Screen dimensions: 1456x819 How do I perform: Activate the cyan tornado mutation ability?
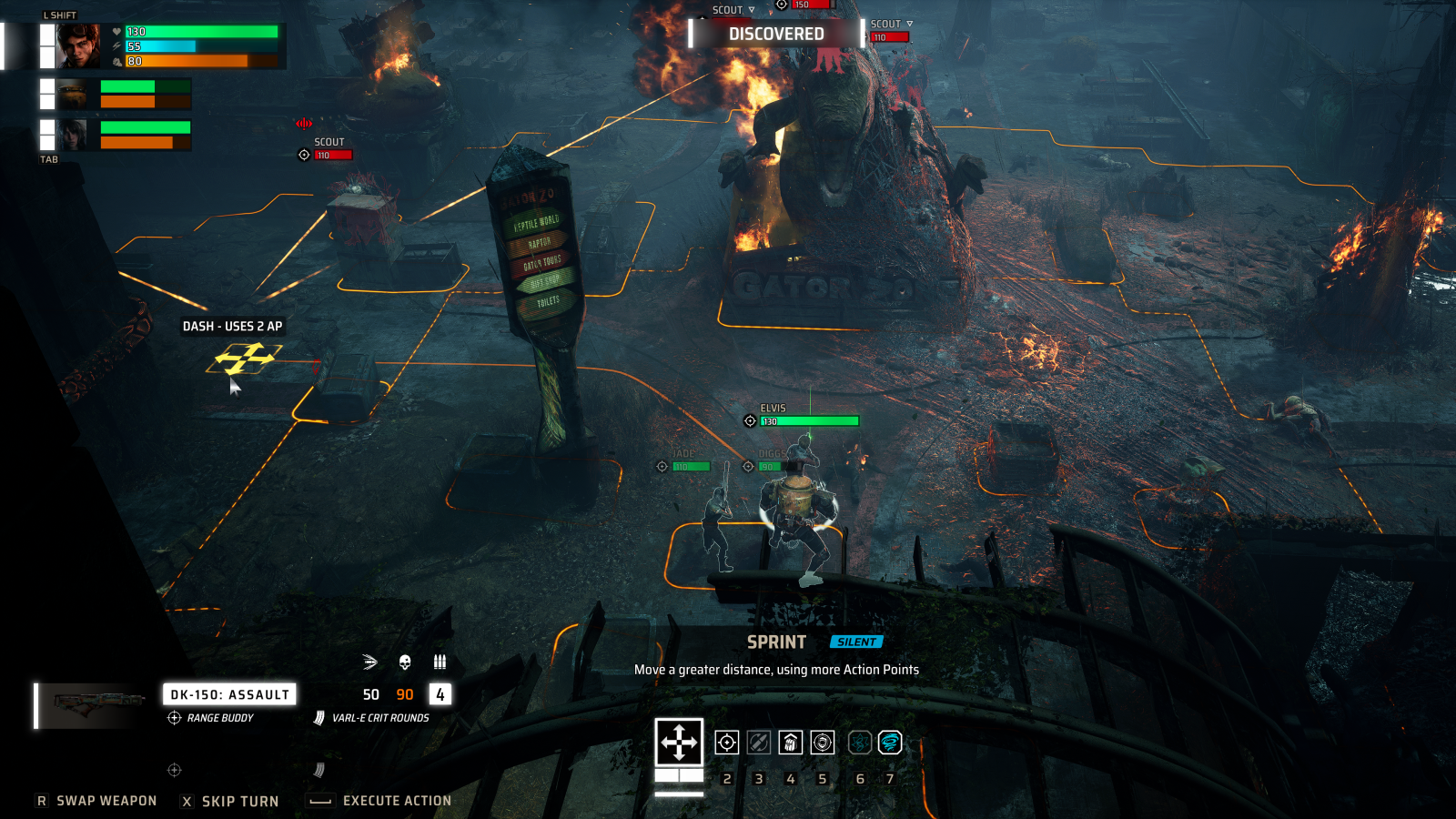tap(890, 743)
